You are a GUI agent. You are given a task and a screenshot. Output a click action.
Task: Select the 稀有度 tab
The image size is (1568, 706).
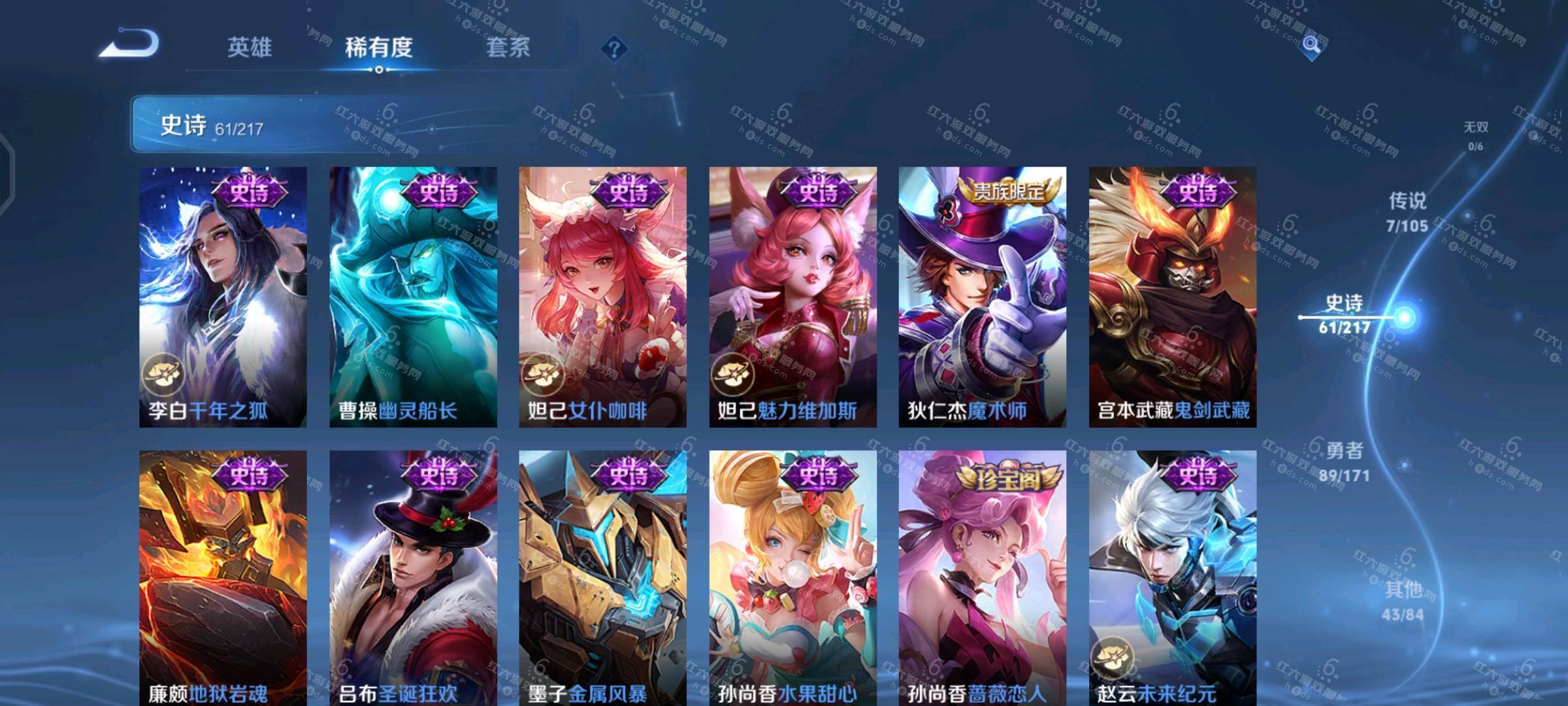[379, 47]
